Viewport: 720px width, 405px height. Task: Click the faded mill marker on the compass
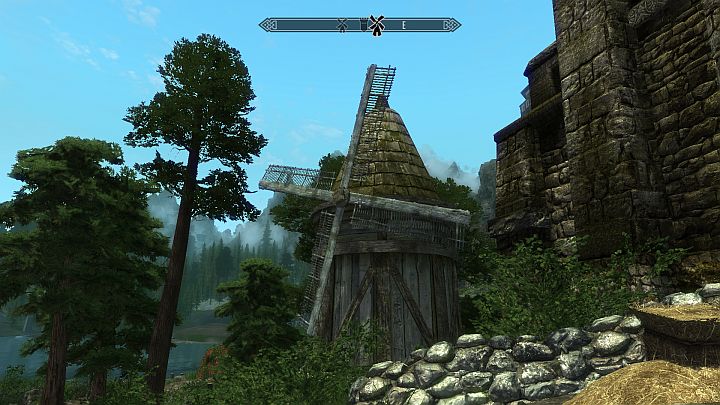click(342, 25)
